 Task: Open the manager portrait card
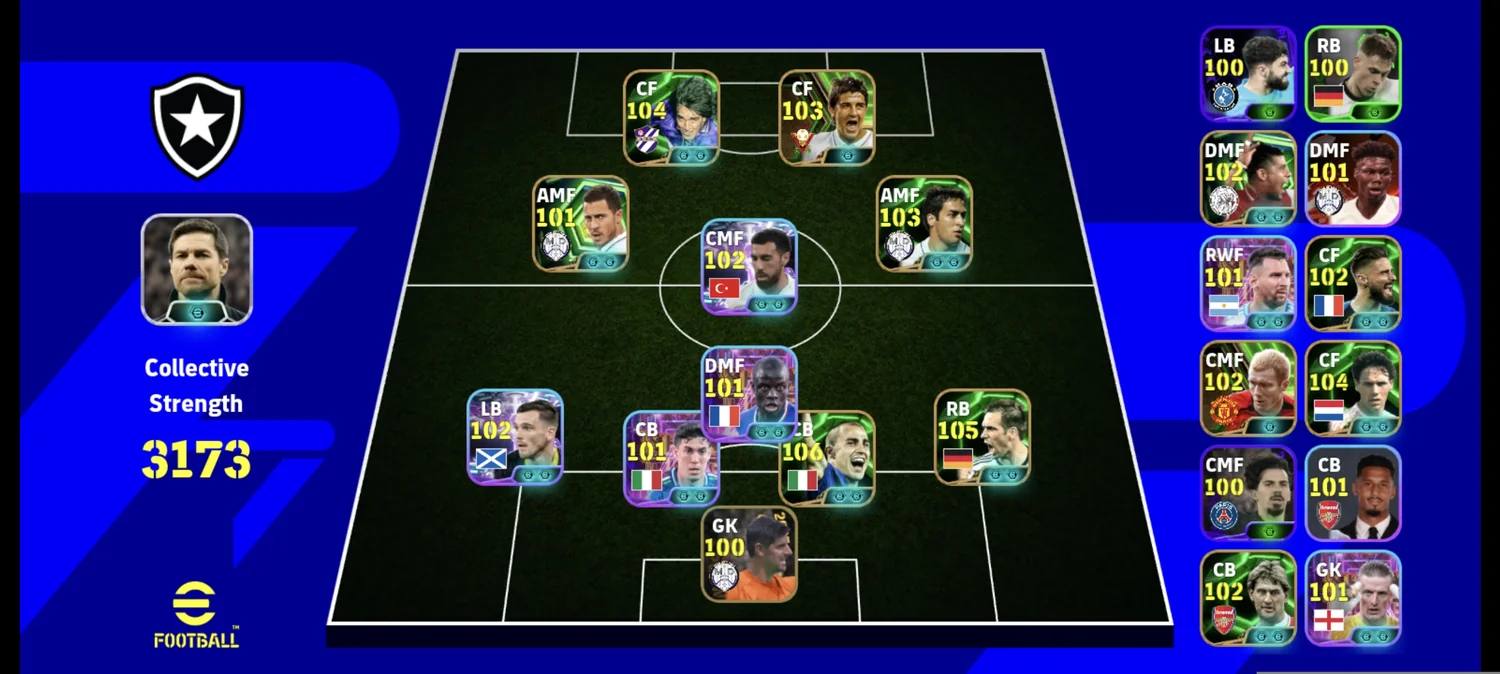pyautogui.click(x=197, y=269)
